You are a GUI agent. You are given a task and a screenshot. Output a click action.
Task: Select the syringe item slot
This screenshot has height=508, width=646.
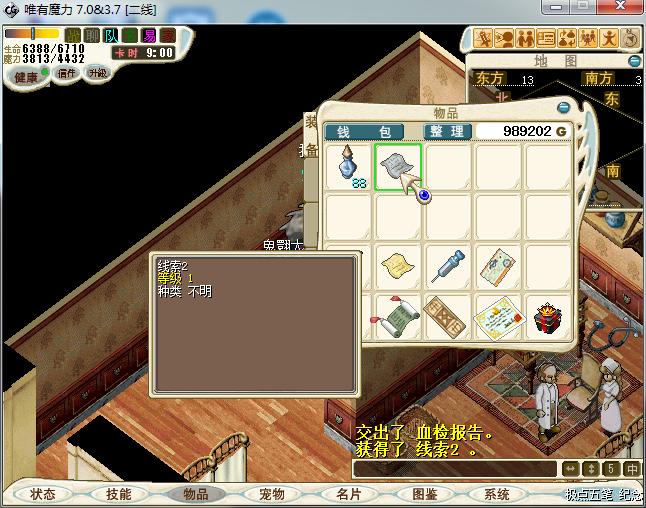(448, 266)
